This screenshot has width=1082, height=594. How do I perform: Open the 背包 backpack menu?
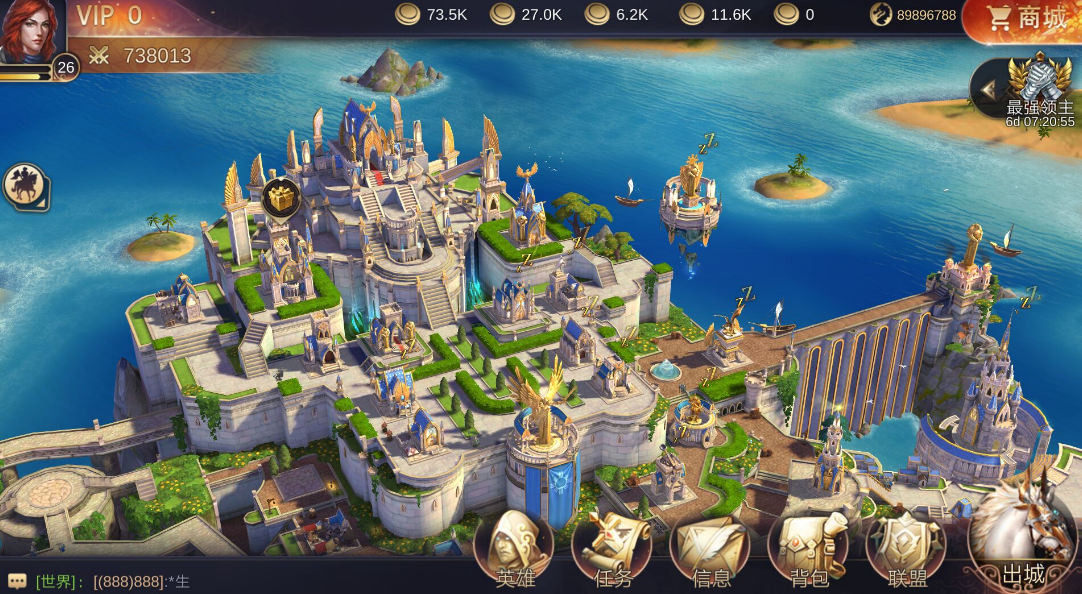pyautogui.click(x=807, y=548)
